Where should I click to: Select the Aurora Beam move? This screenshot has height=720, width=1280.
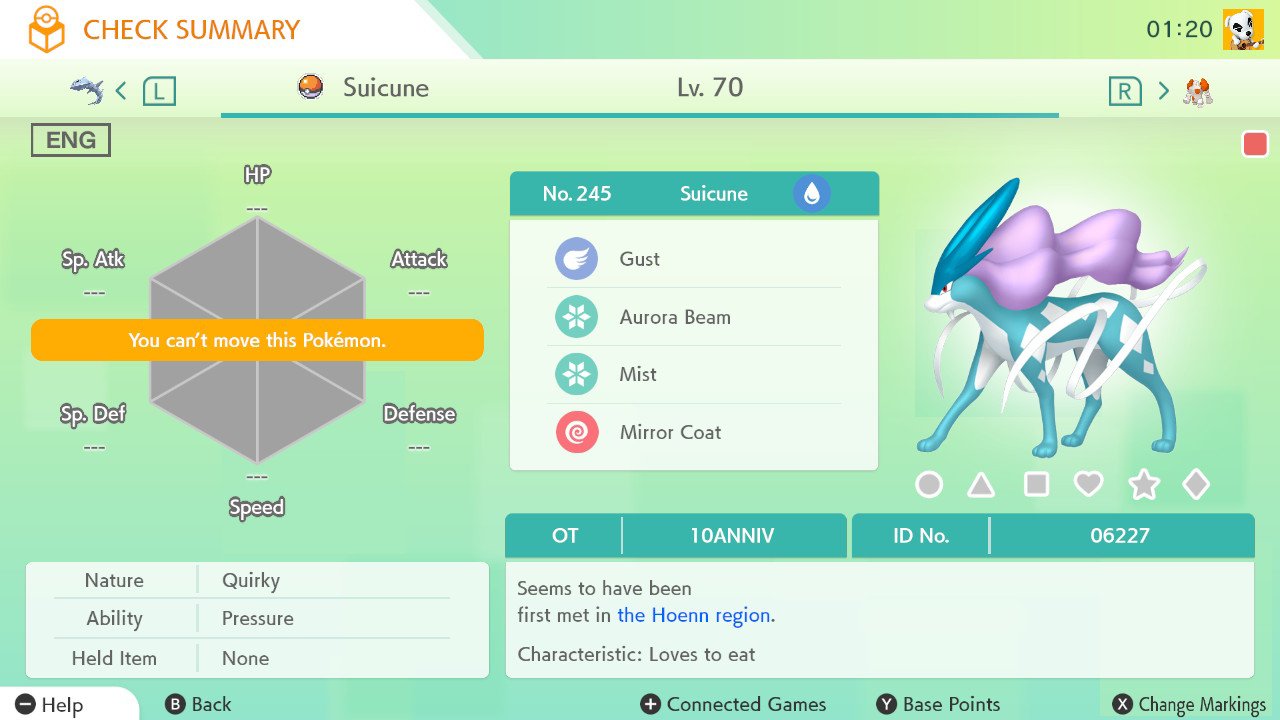point(693,317)
